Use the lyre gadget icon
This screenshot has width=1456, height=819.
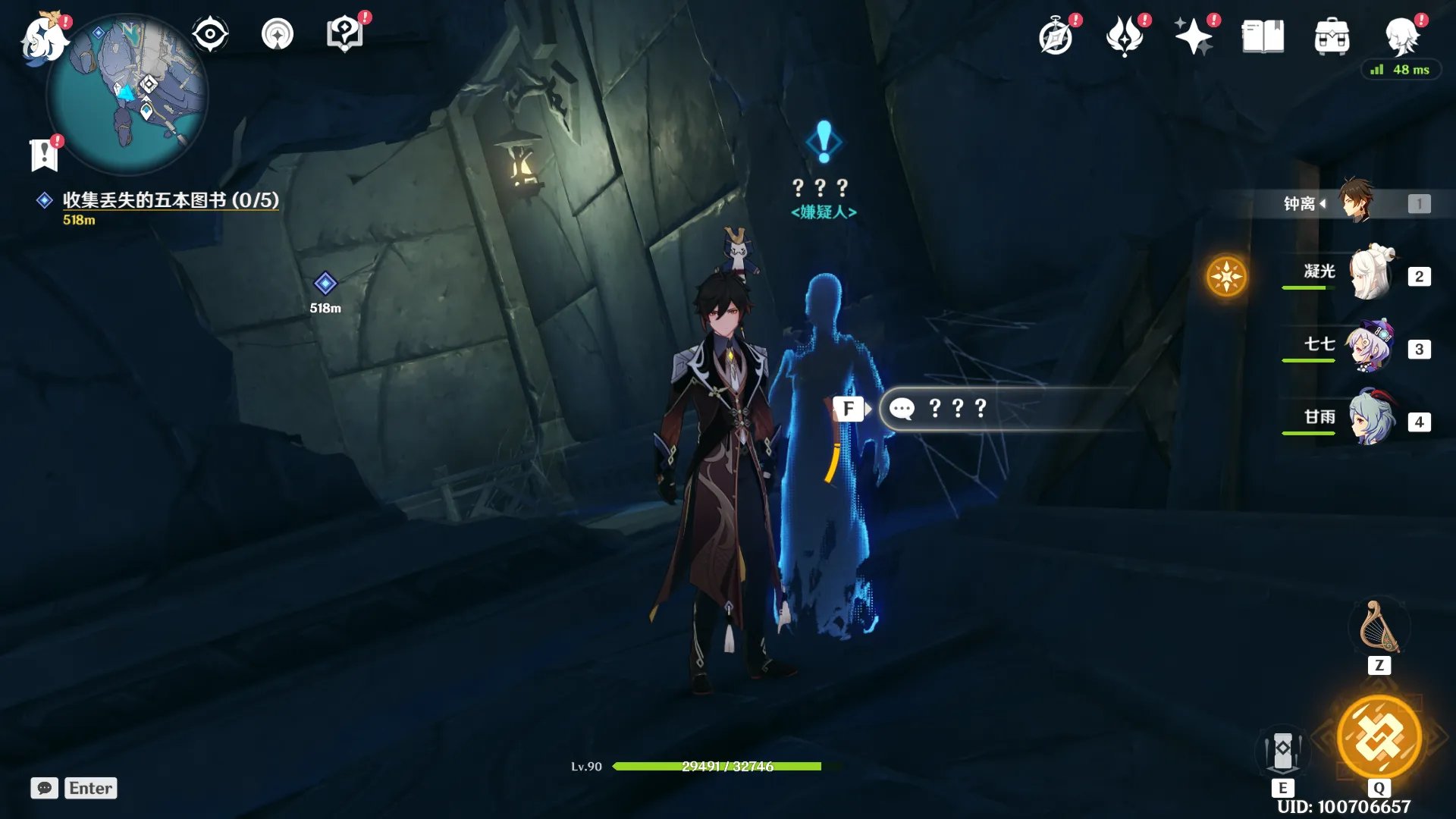(x=1379, y=627)
